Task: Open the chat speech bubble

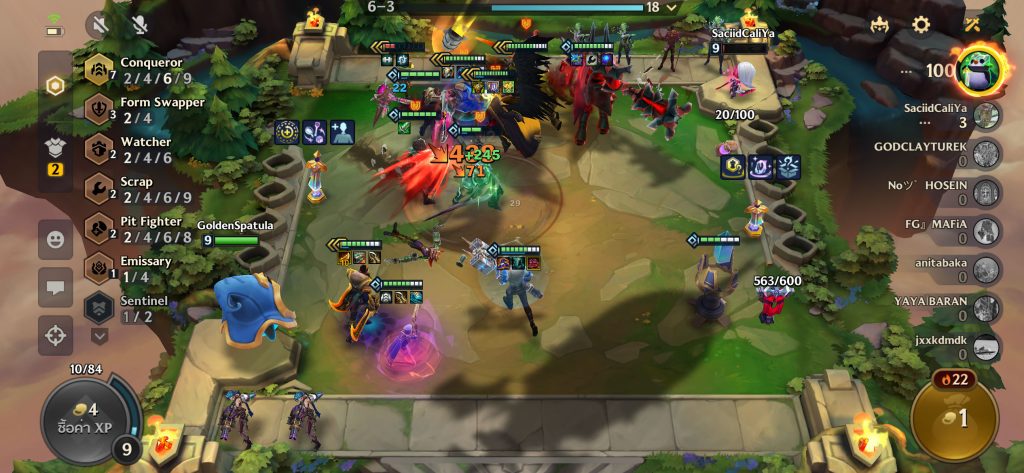Action: coord(56,287)
